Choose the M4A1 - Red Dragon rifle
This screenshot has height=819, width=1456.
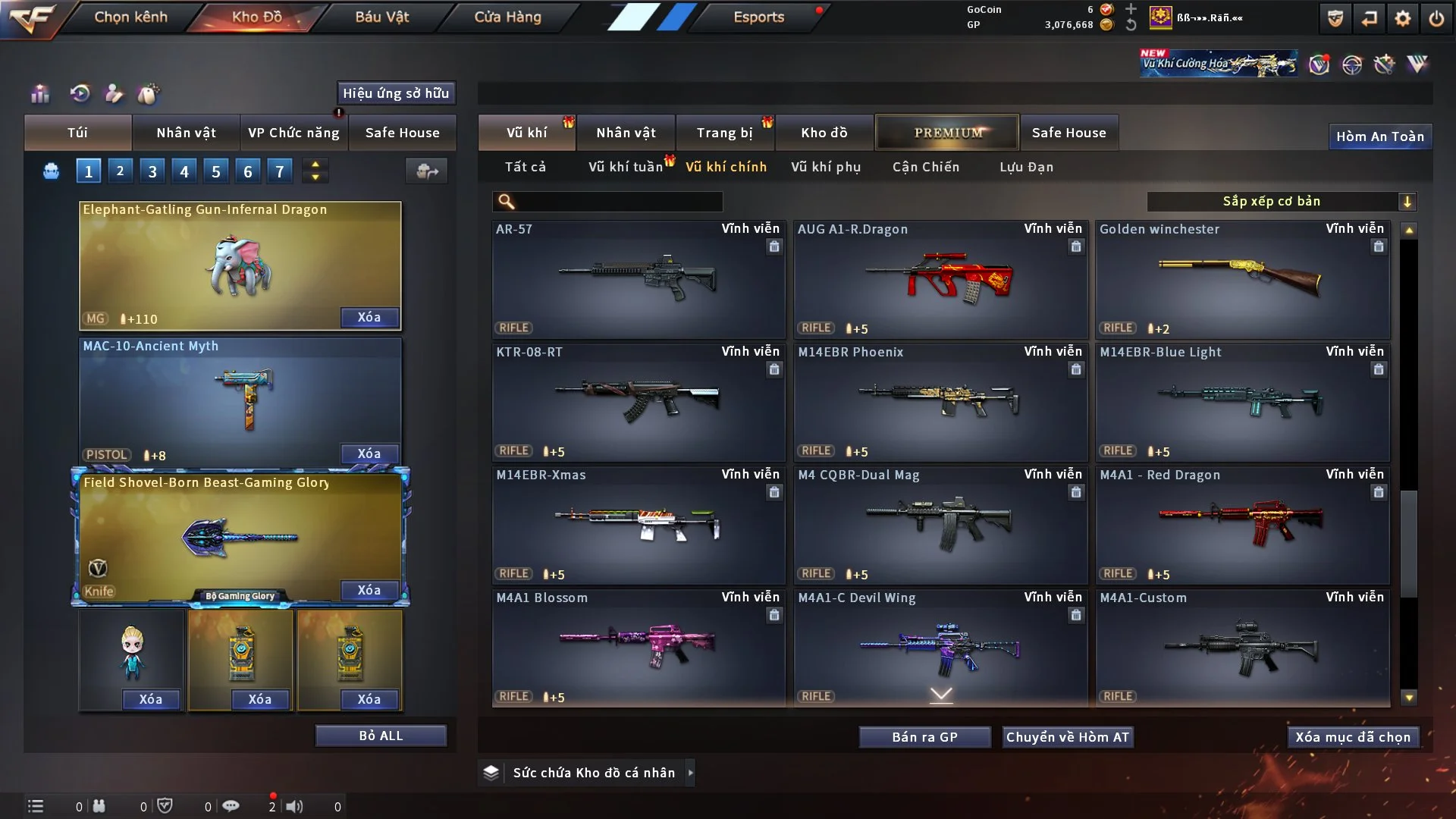tap(1242, 525)
